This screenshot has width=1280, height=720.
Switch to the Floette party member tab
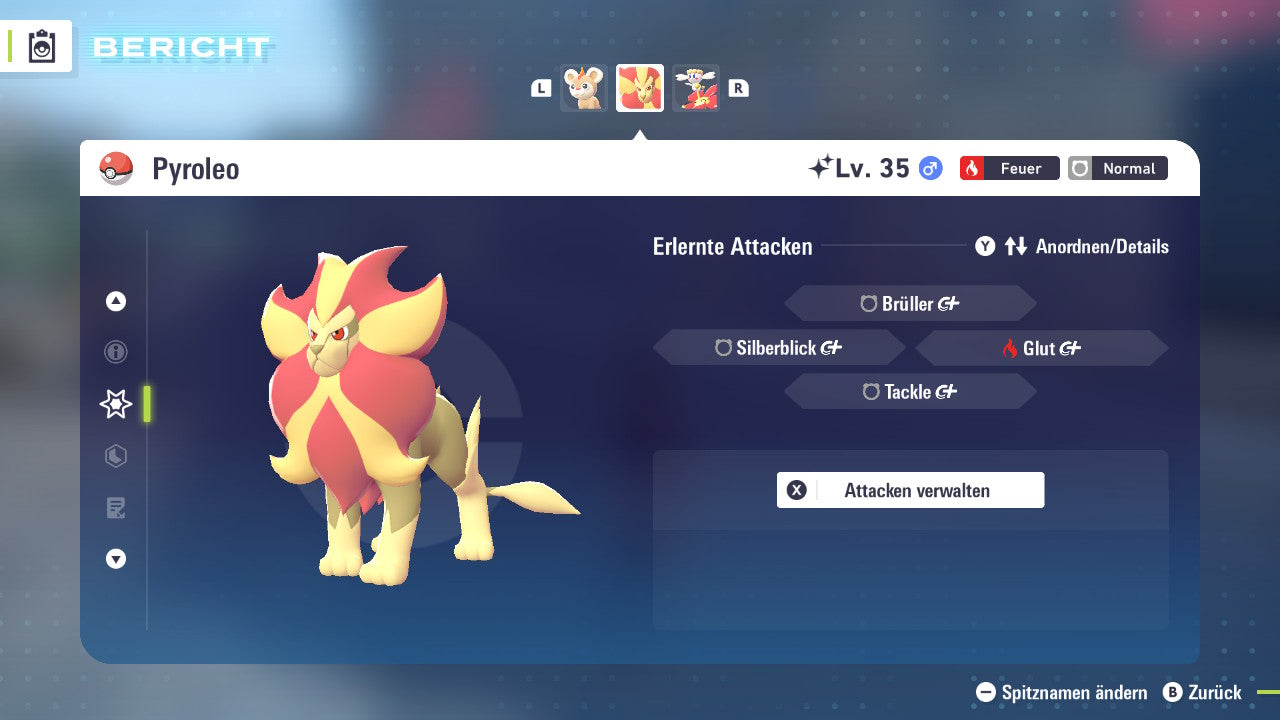point(696,88)
